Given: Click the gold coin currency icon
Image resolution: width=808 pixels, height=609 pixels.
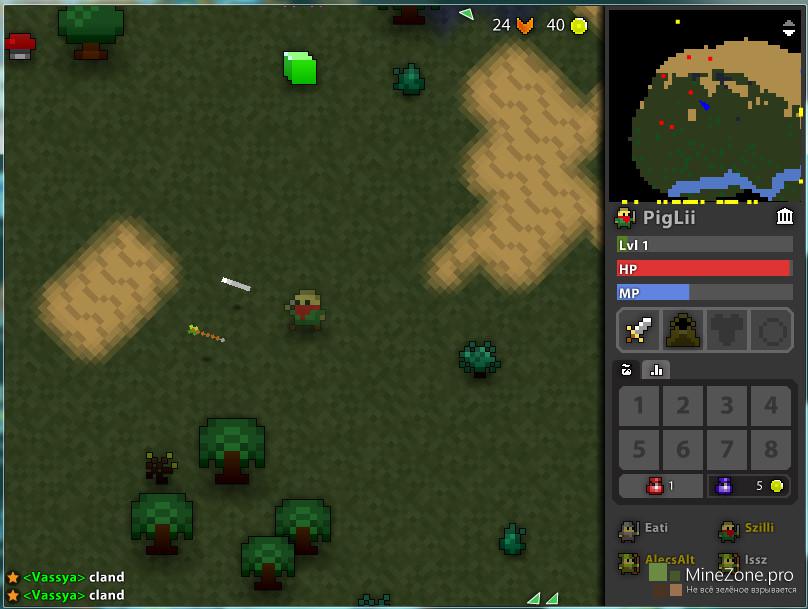Looking at the screenshot, I should click(579, 26).
